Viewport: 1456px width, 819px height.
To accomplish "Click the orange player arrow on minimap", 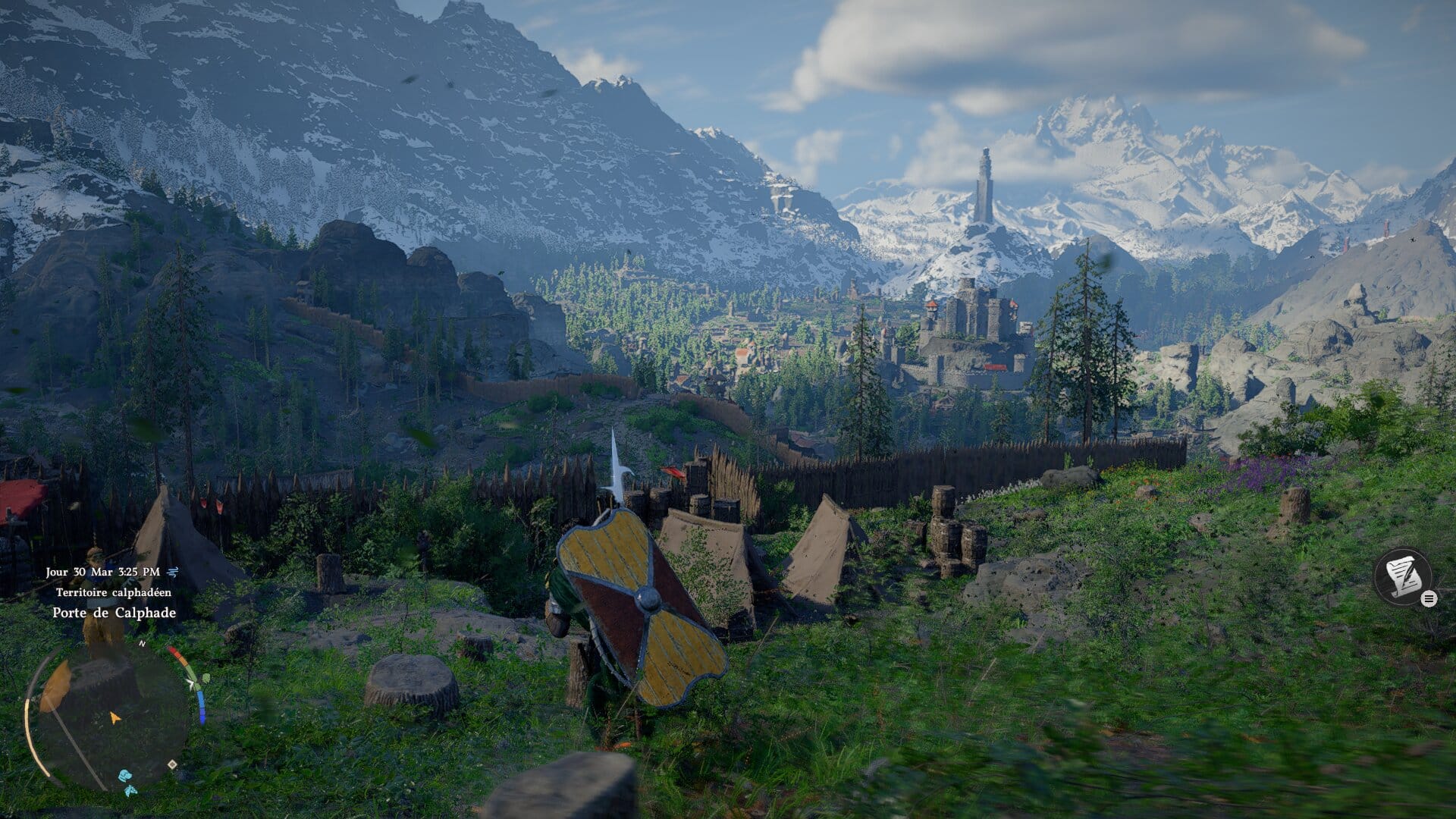I will tap(115, 717).
